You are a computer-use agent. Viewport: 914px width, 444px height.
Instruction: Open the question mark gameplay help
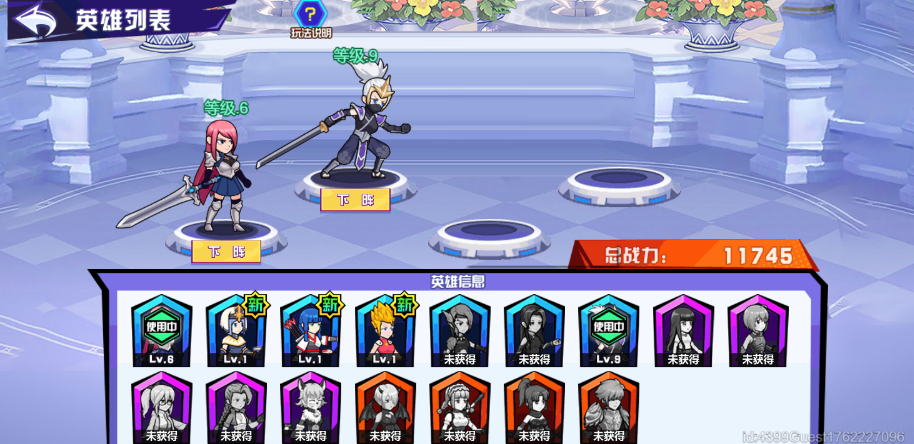311,15
